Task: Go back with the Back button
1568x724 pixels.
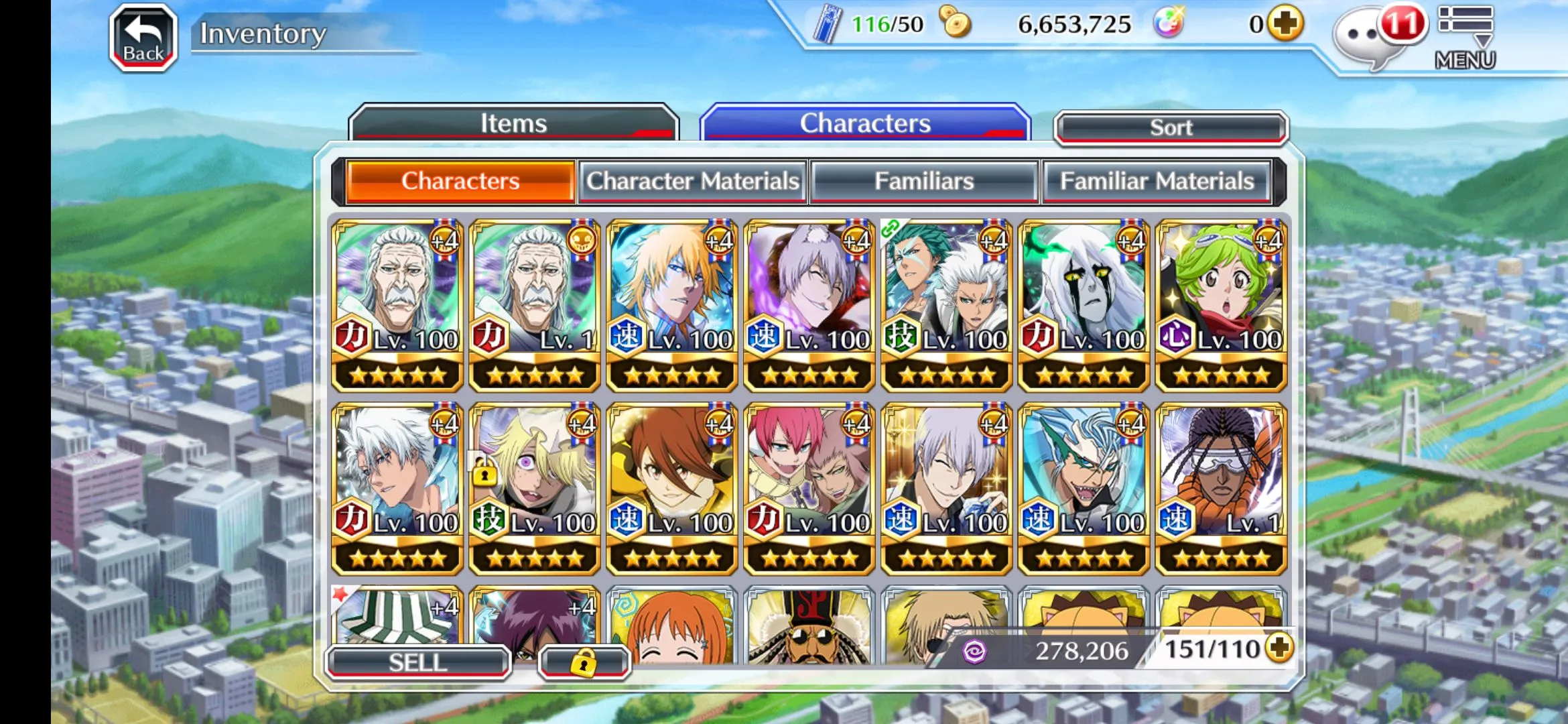Action: pyautogui.click(x=143, y=38)
